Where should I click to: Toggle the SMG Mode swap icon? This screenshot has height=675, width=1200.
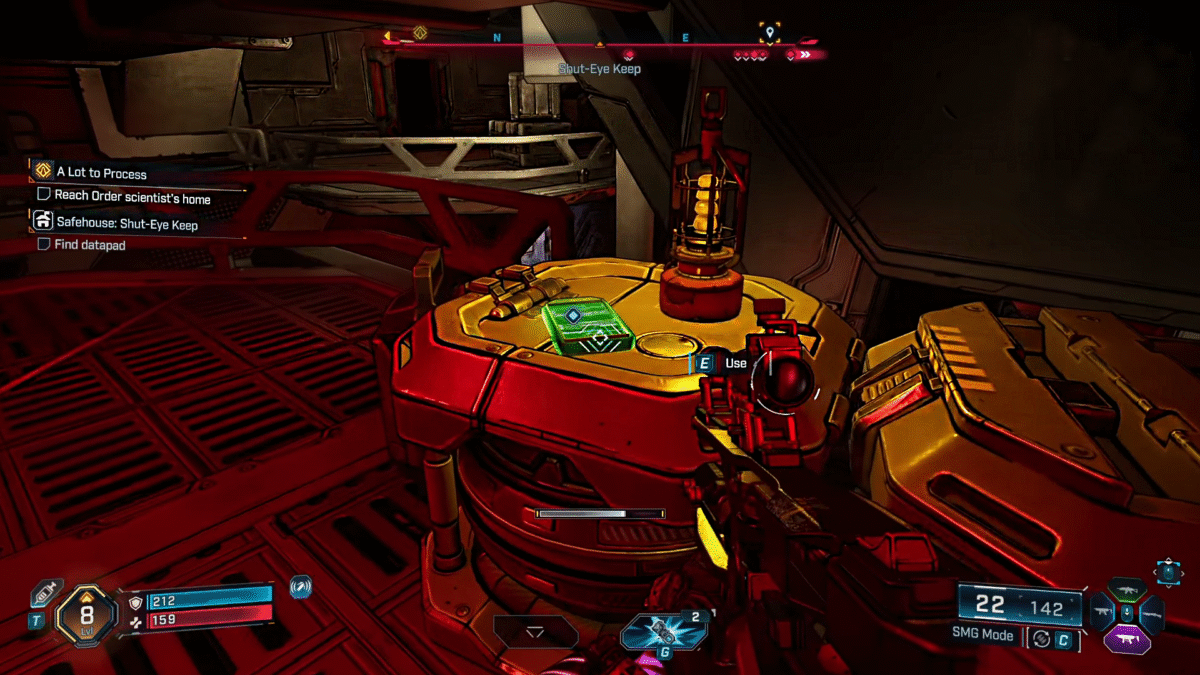coord(1041,637)
